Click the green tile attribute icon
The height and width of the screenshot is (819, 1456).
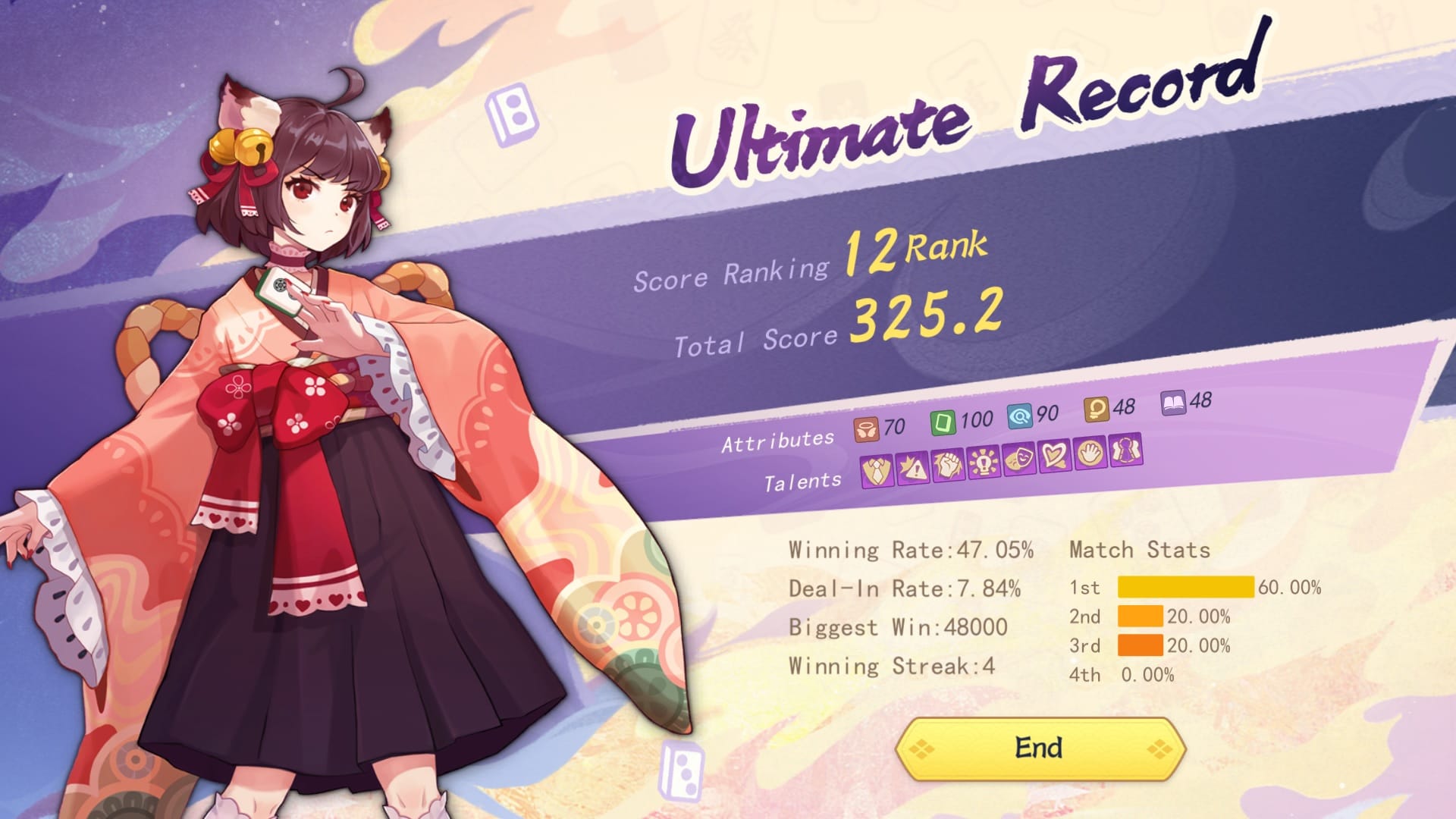click(943, 422)
